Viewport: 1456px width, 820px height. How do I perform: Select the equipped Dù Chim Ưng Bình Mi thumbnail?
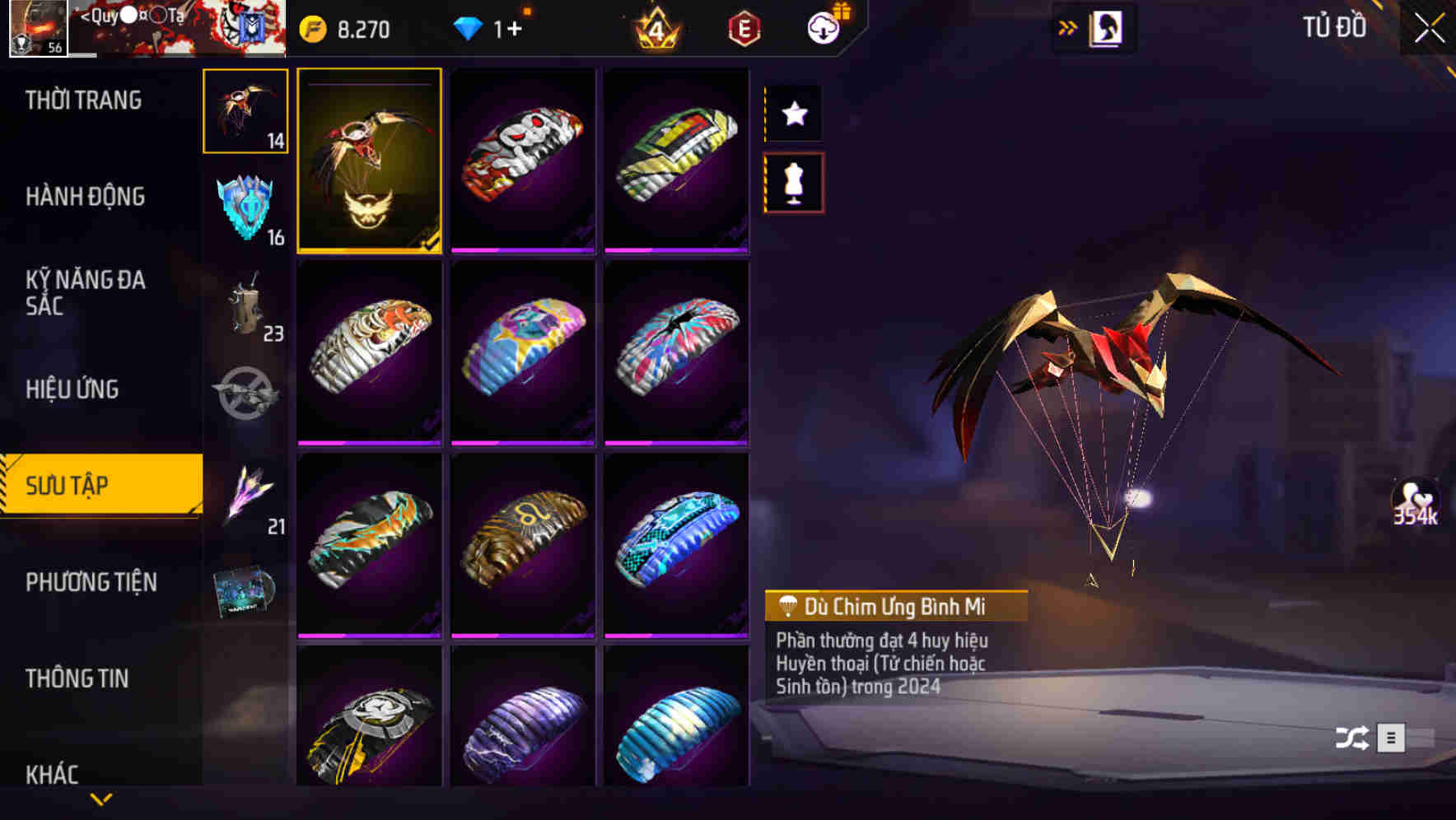370,161
